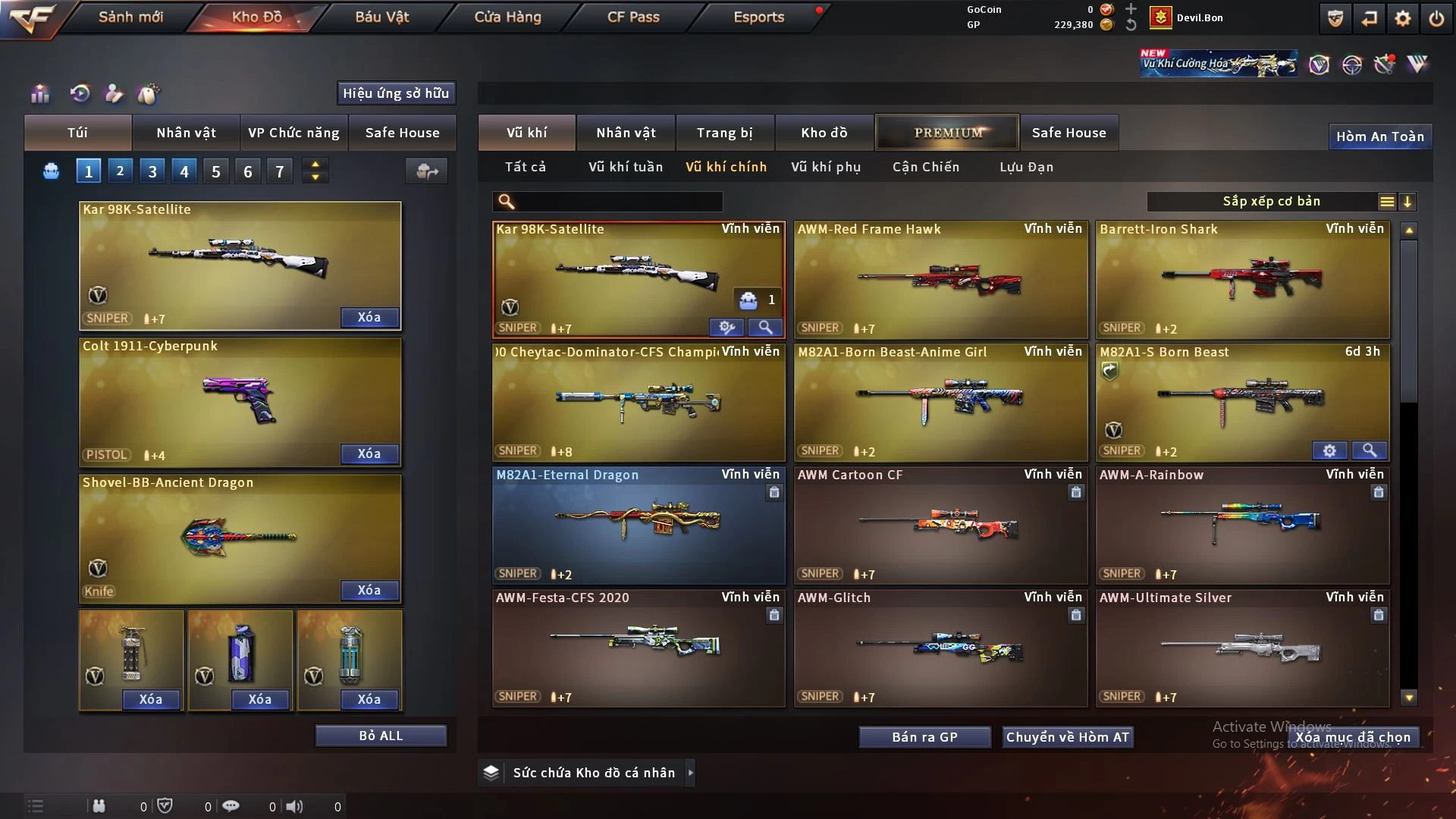
Task: Filter by Vũ khí phụ weapons
Action: pyautogui.click(x=826, y=167)
